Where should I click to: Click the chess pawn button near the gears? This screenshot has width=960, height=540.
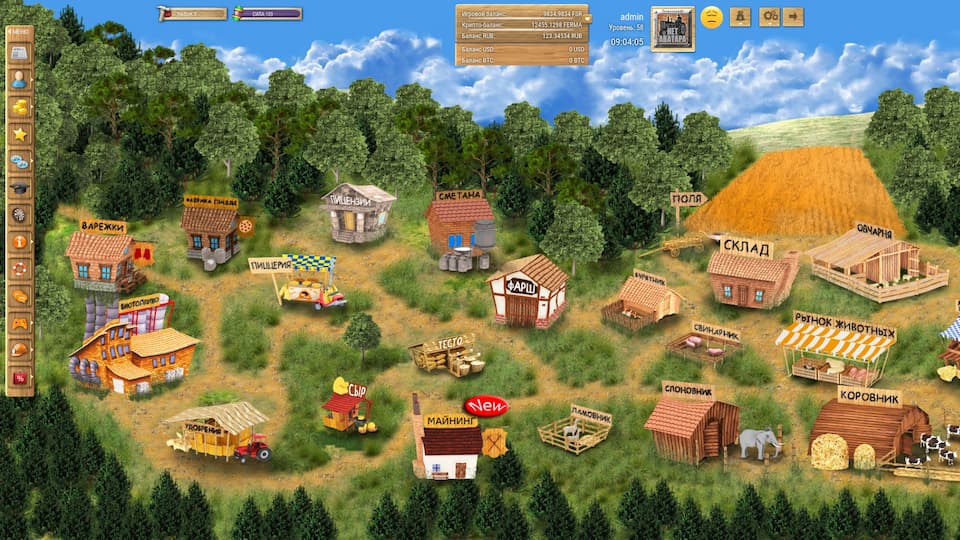pyautogui.click(x=740, y=17)
